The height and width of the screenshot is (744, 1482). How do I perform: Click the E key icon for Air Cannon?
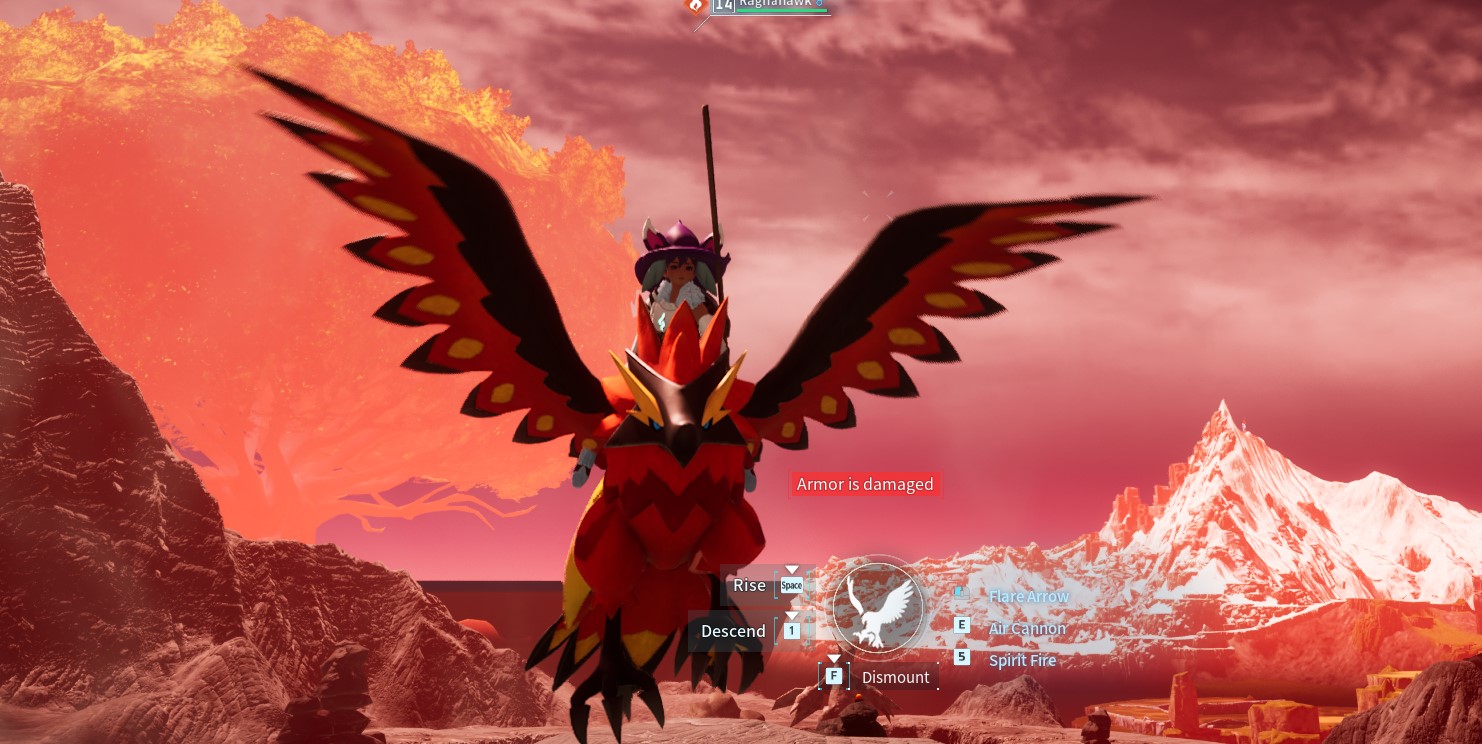pos(962,624)
